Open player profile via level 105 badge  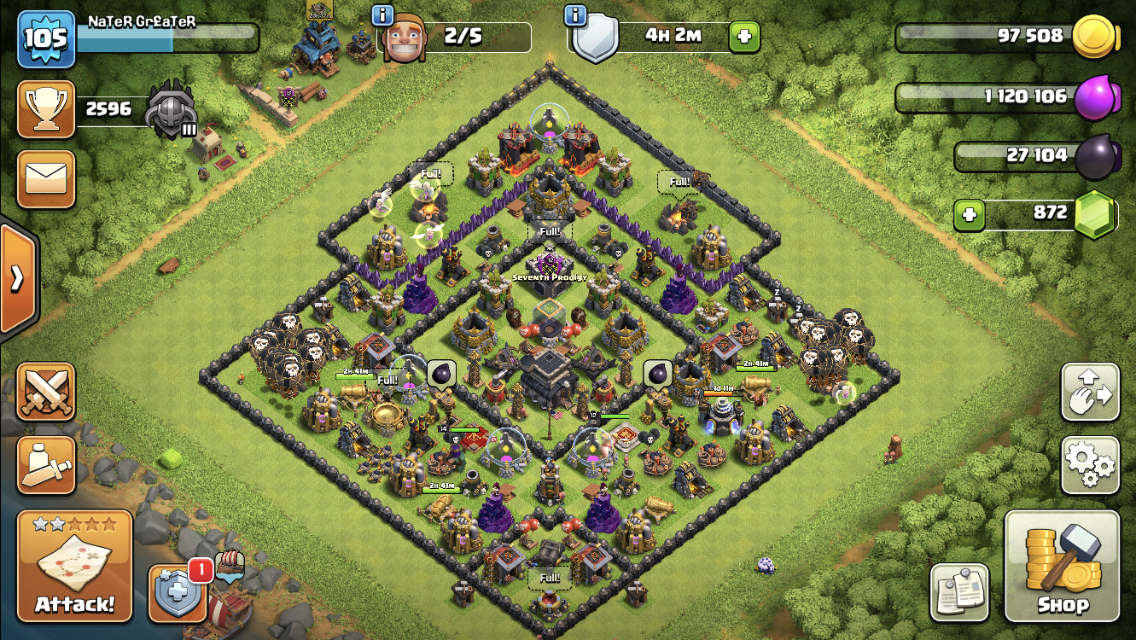point(46,39)
